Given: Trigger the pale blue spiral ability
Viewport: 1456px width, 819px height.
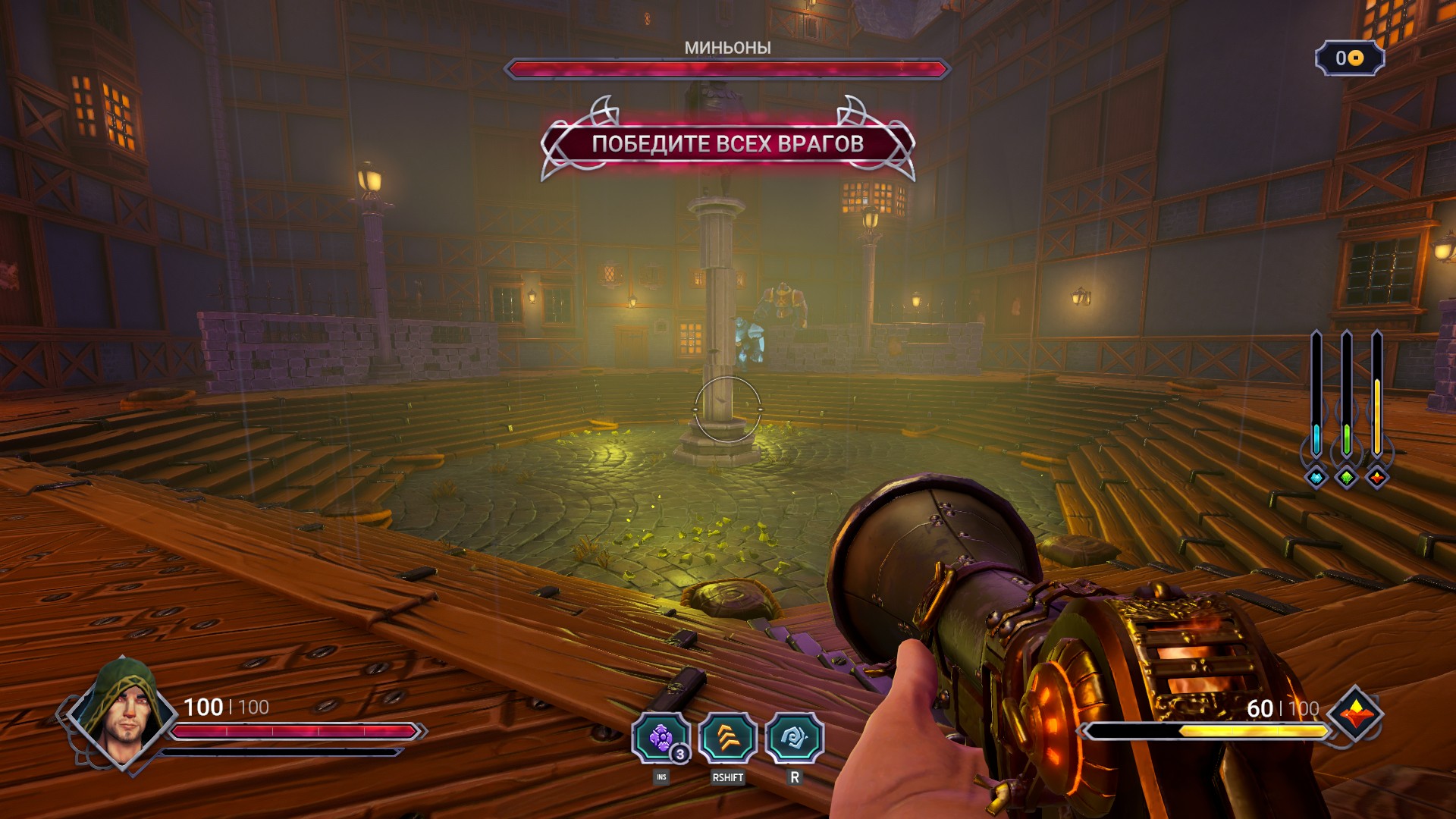Looking at the screenshot, I should point(794,738).
